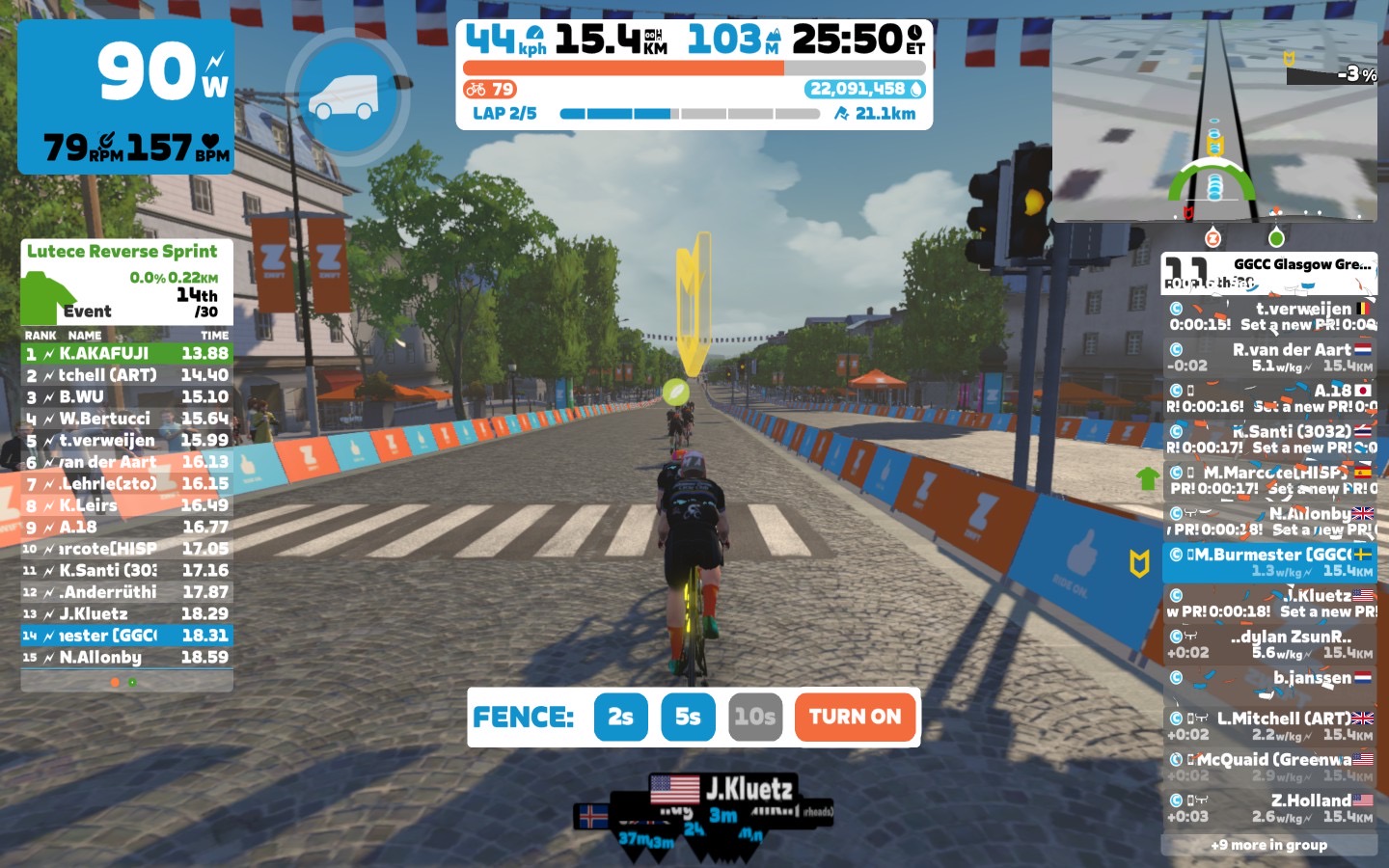This screenshot has height=868, width=1389.
Task: Click M.Burmester's highlighted rider row
Action: 1268,561
